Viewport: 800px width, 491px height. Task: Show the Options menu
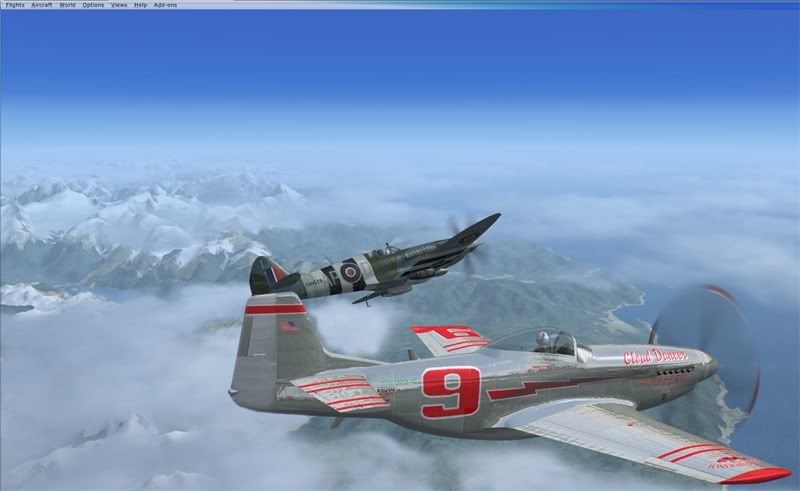[93, 5]
